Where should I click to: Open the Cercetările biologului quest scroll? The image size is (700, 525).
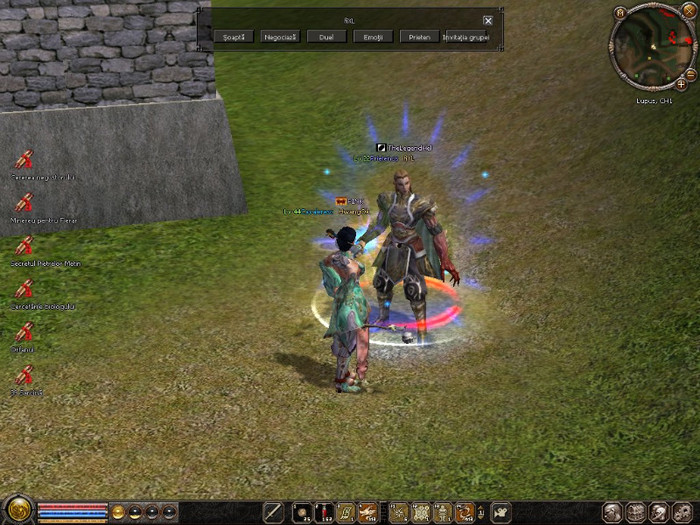pos(24,288)
